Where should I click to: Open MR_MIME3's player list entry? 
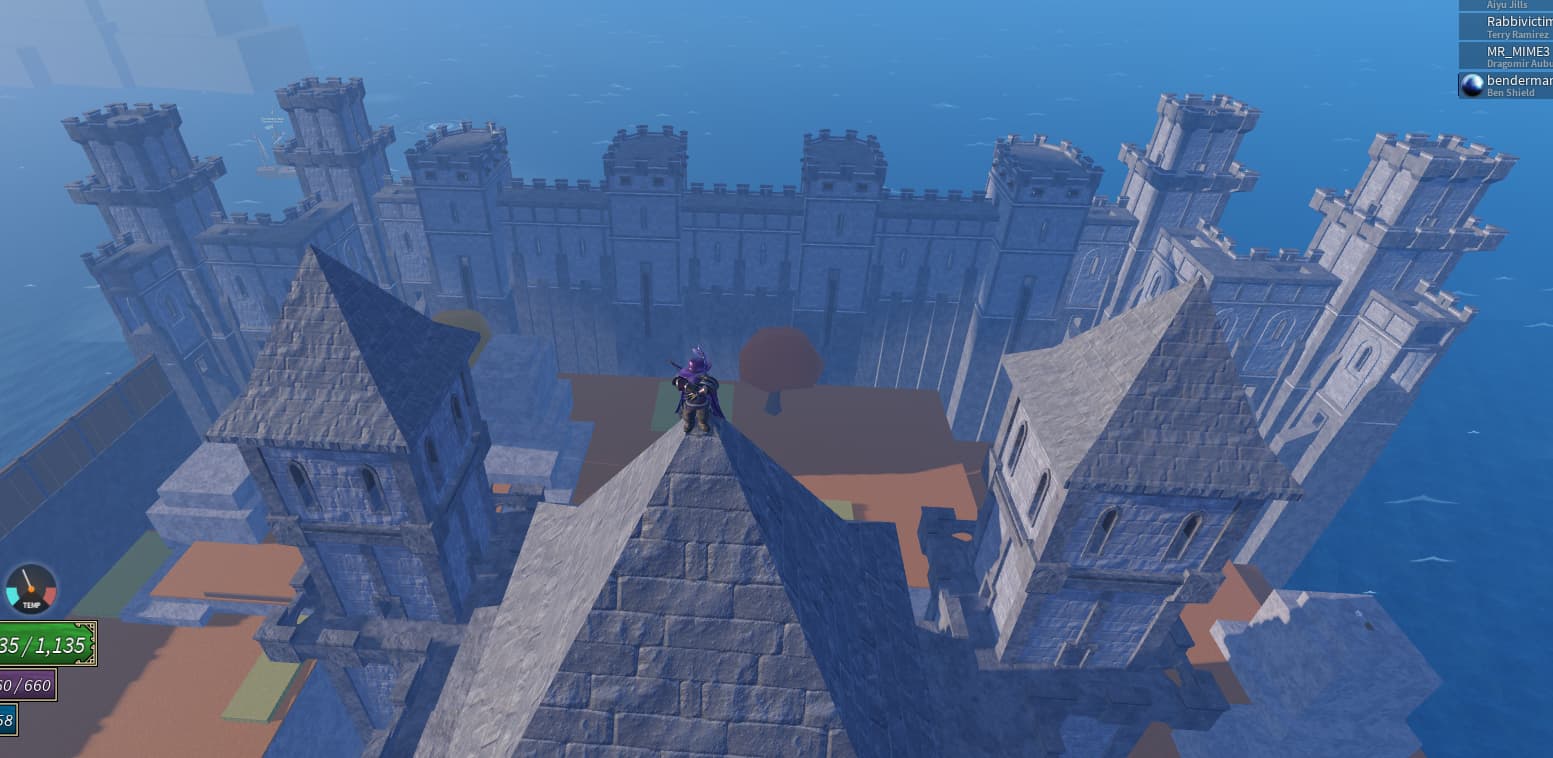(1510, 56)
